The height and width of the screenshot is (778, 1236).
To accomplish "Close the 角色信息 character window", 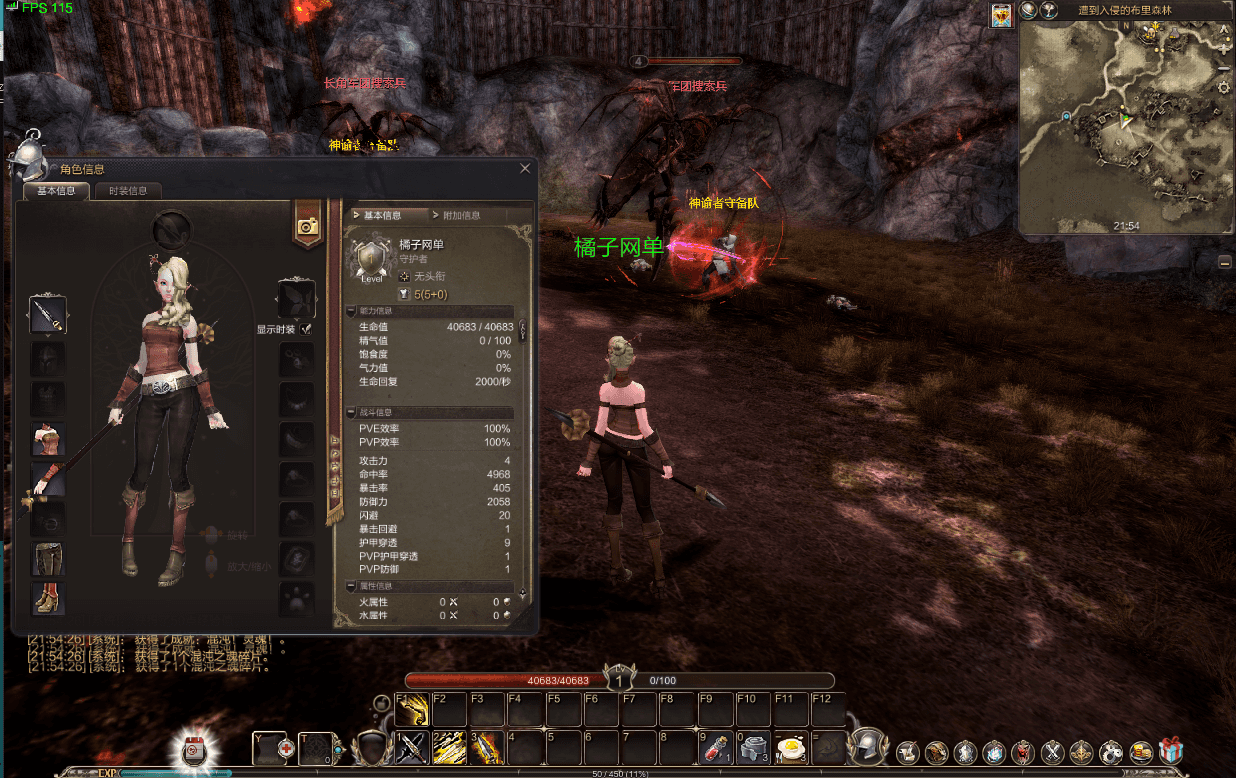I will click(526, 169).
